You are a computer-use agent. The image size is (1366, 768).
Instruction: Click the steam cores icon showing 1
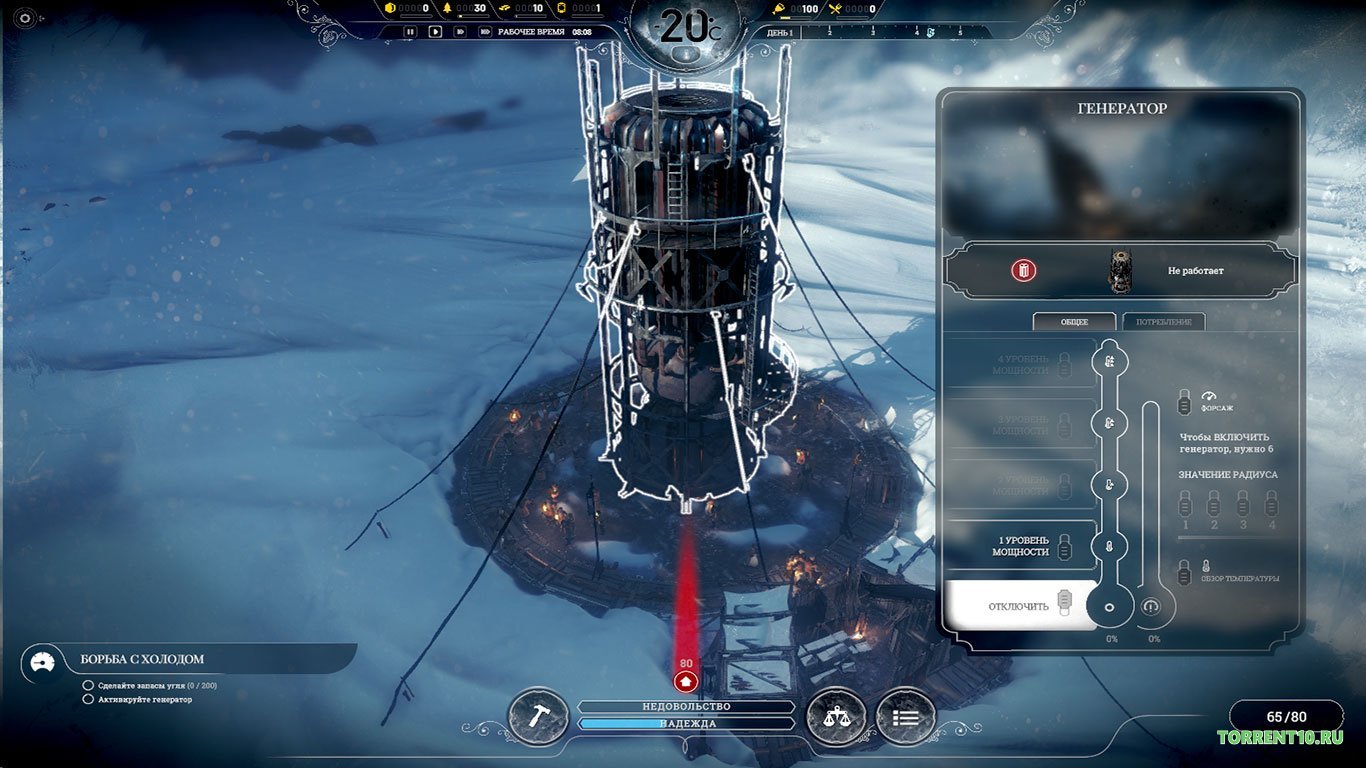562,9
